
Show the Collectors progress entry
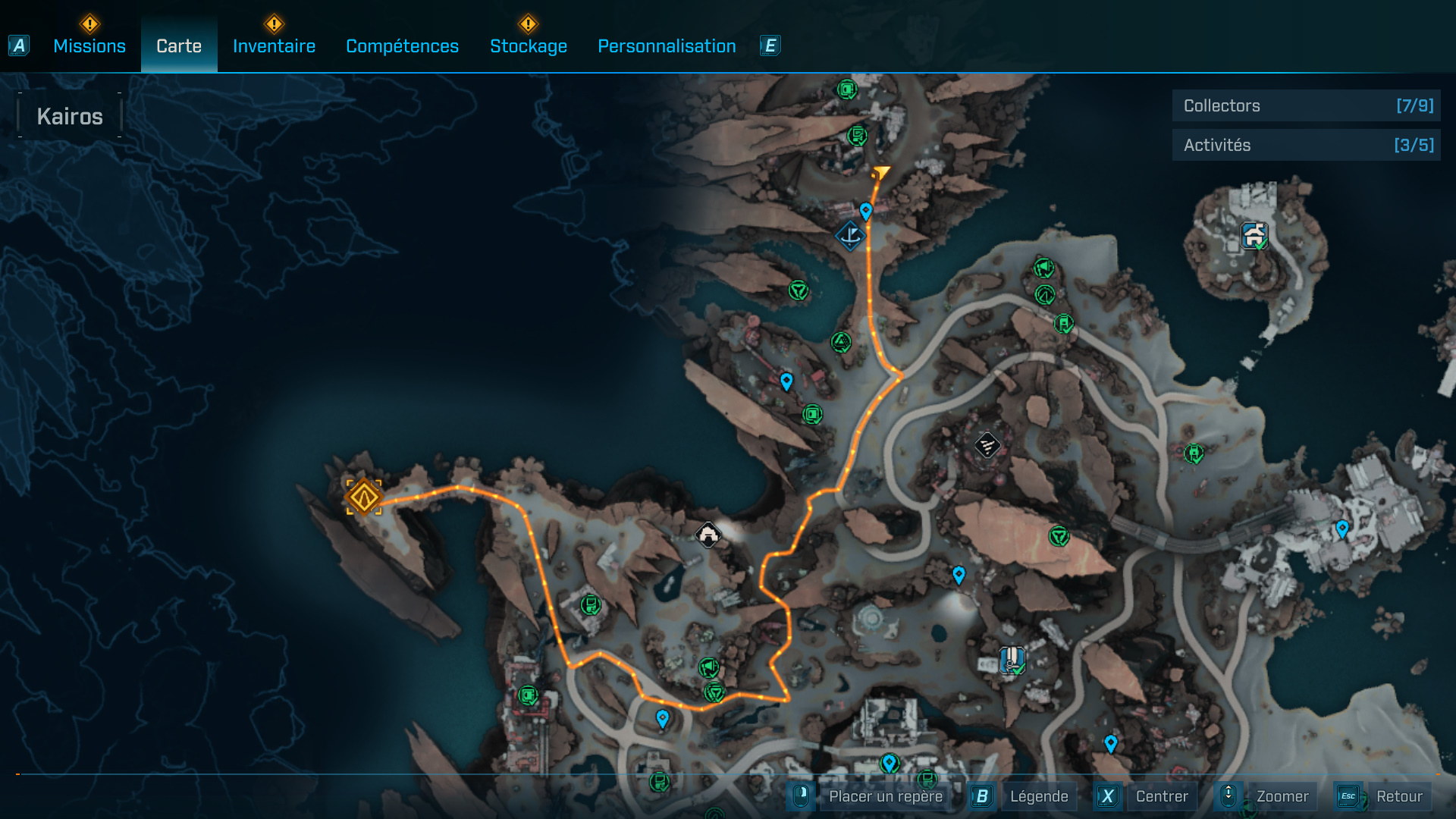[1306, 106]
